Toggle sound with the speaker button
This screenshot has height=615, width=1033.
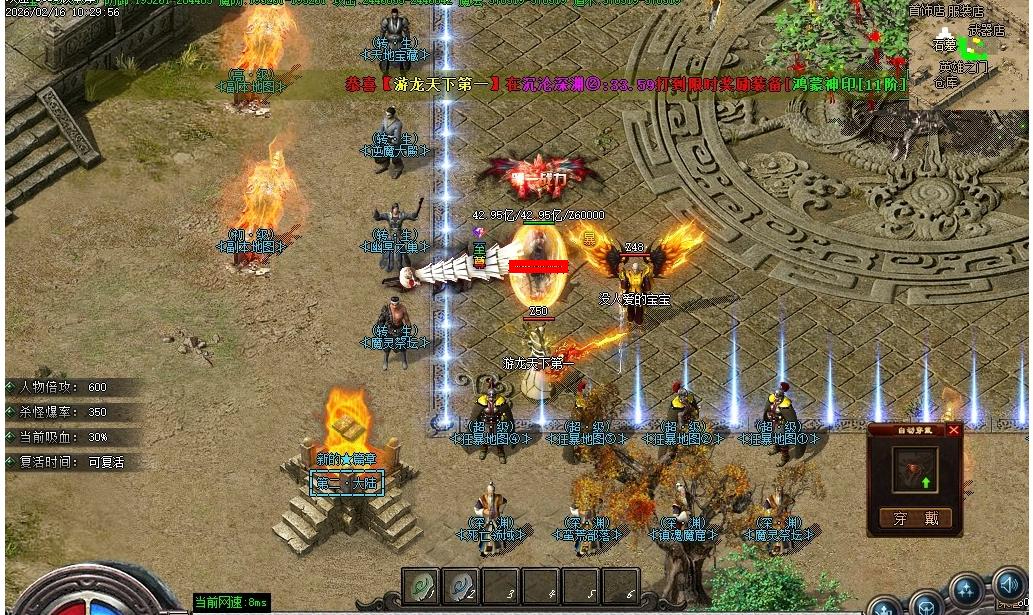1008,587
